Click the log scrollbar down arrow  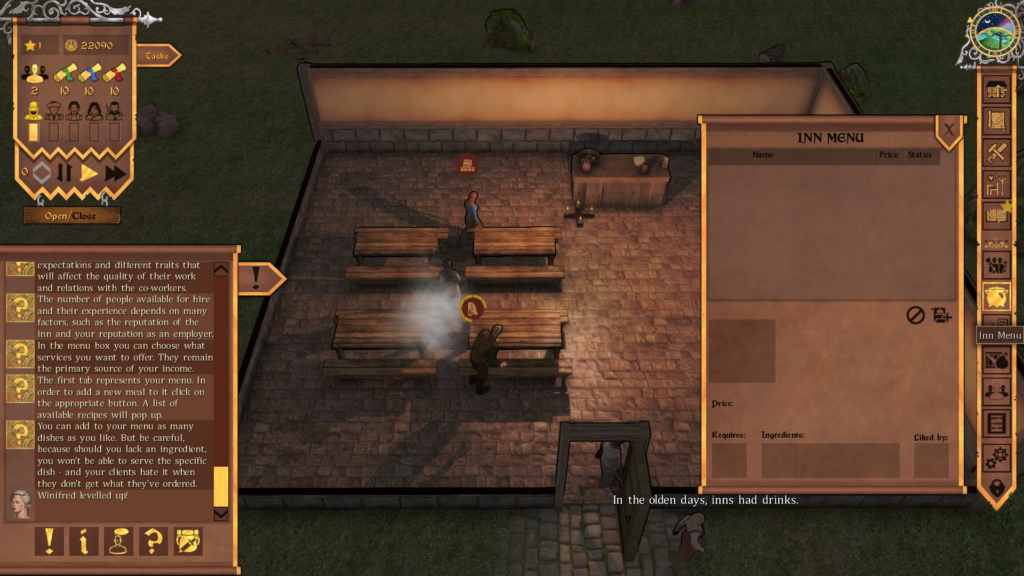pos(221,514)
